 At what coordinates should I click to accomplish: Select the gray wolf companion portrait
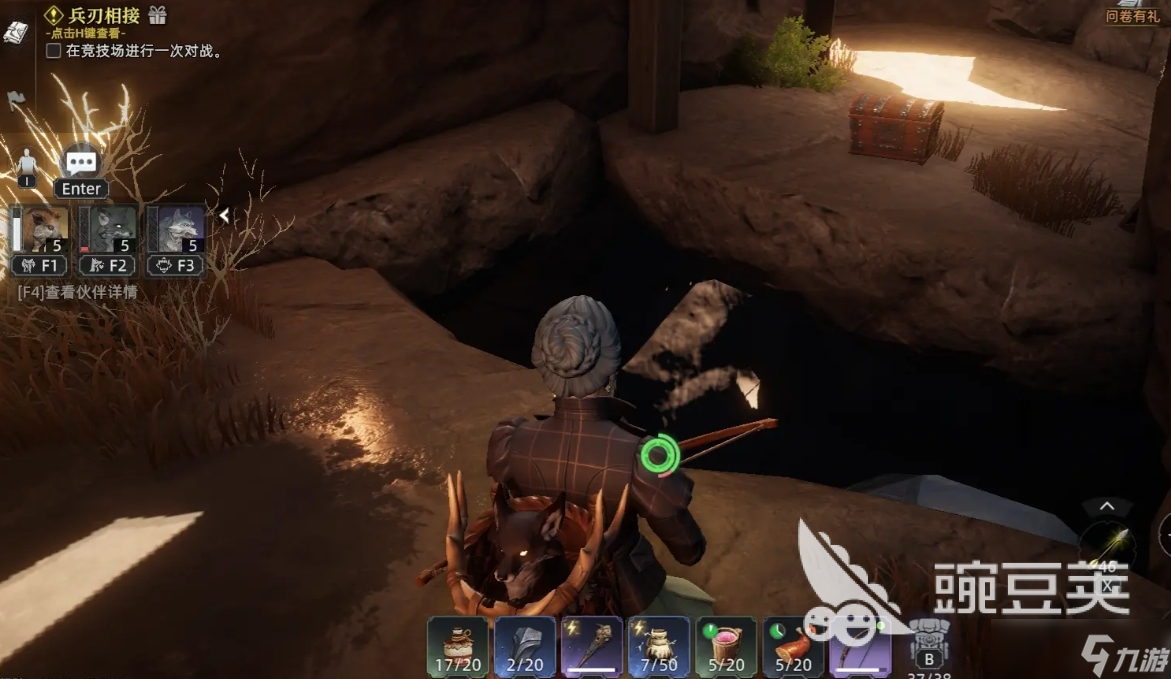click(176, 230)
